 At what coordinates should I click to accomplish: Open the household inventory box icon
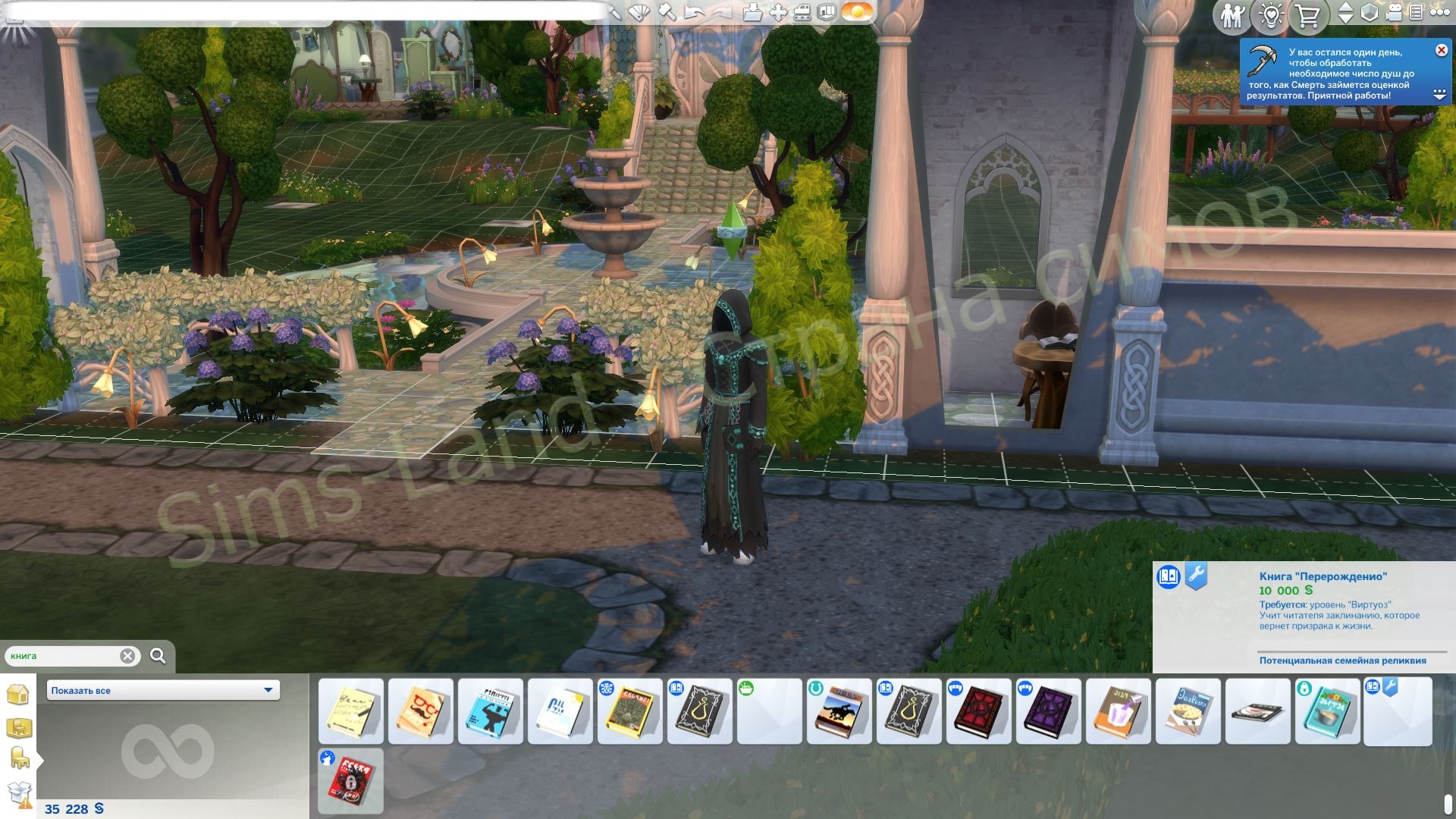click(x=20, y=793)
